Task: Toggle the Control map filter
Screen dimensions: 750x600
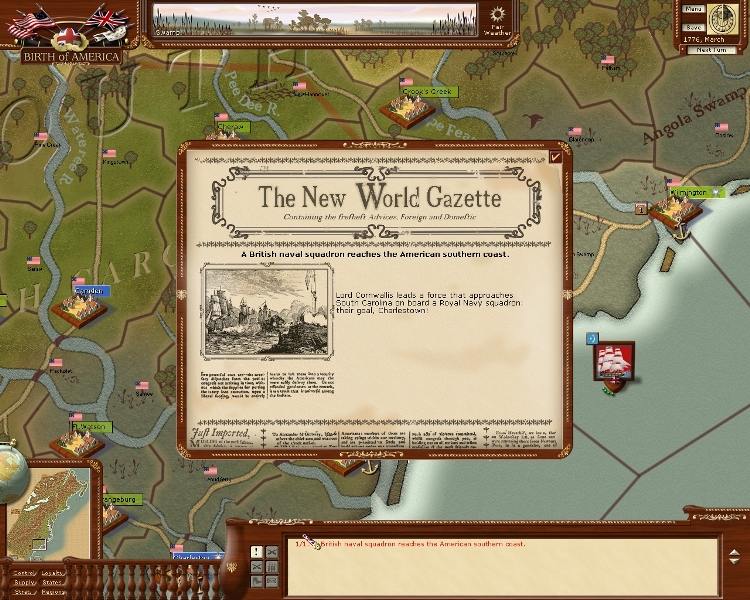Action: pyautogui.click(x=23, y=573)
